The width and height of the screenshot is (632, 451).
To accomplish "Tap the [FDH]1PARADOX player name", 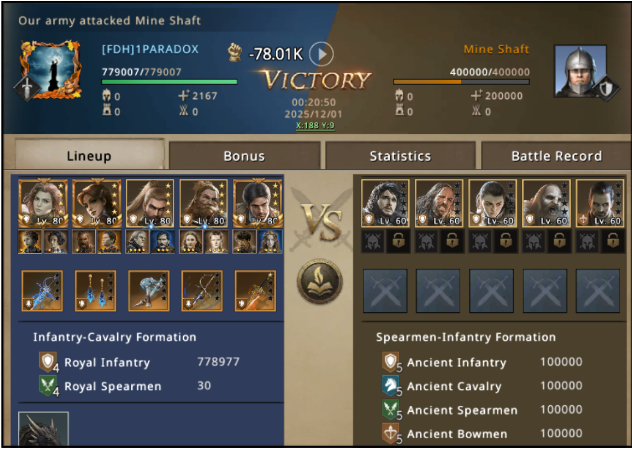I will 150,49.
